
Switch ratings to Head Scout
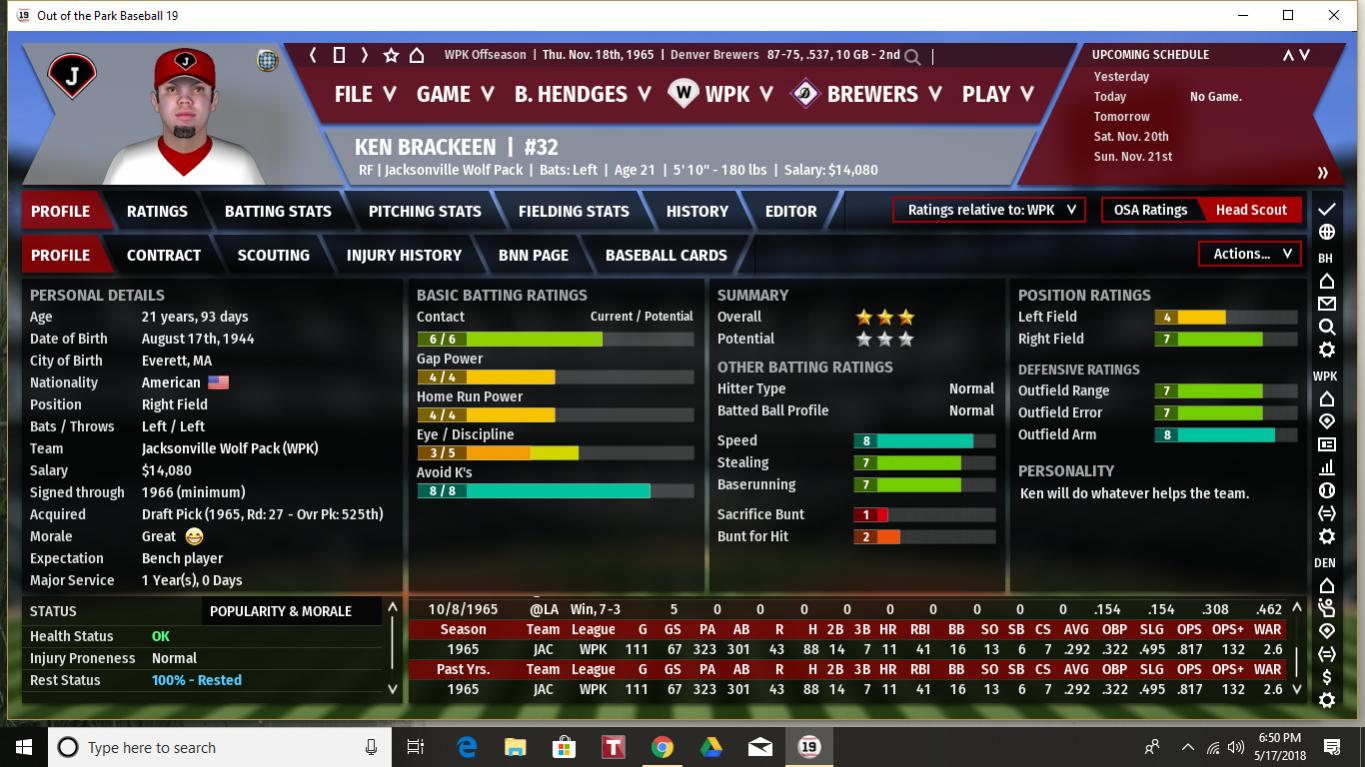tap(1251, 210)
